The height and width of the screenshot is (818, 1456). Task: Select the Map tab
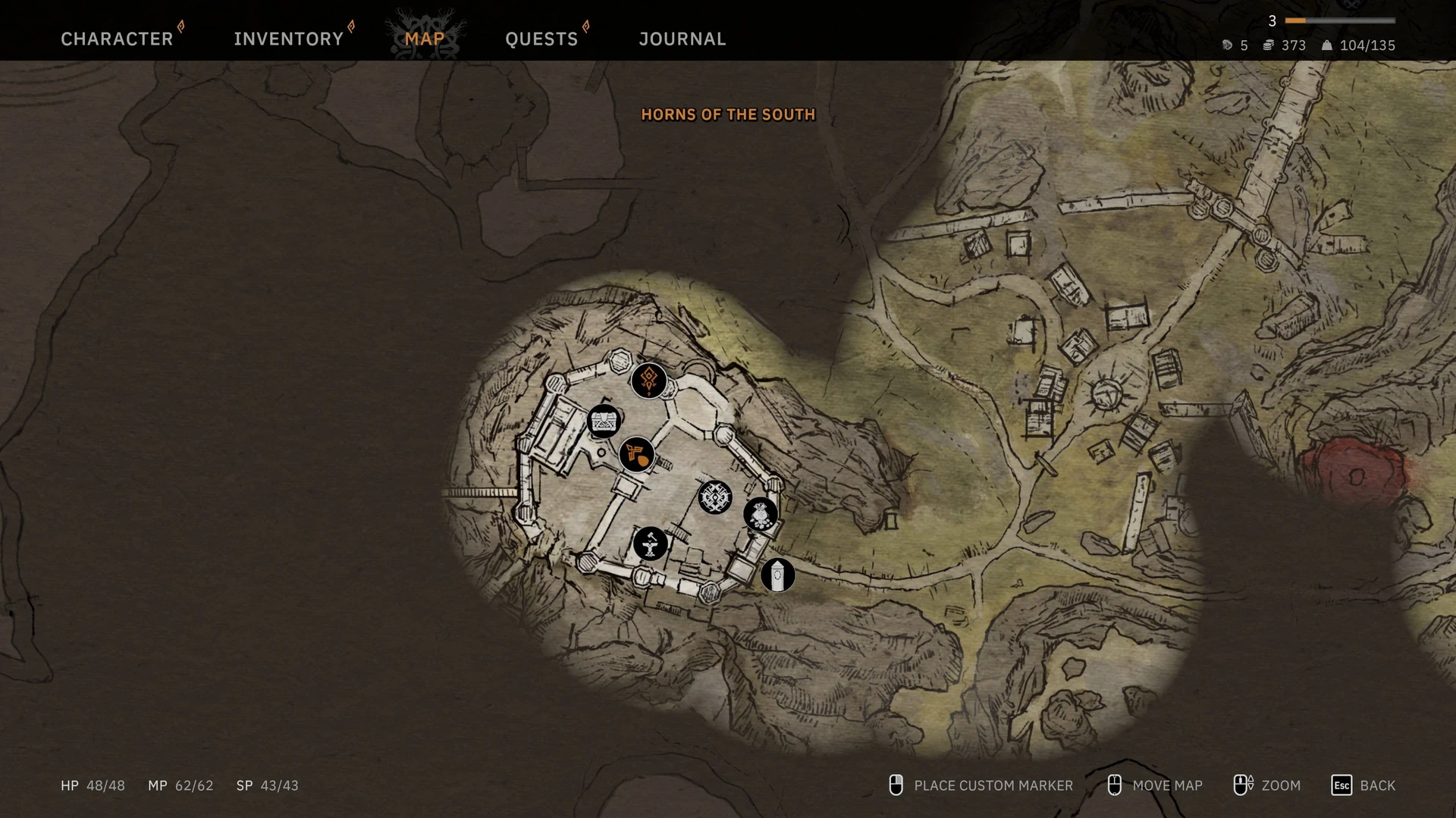[x=424, y=39]
